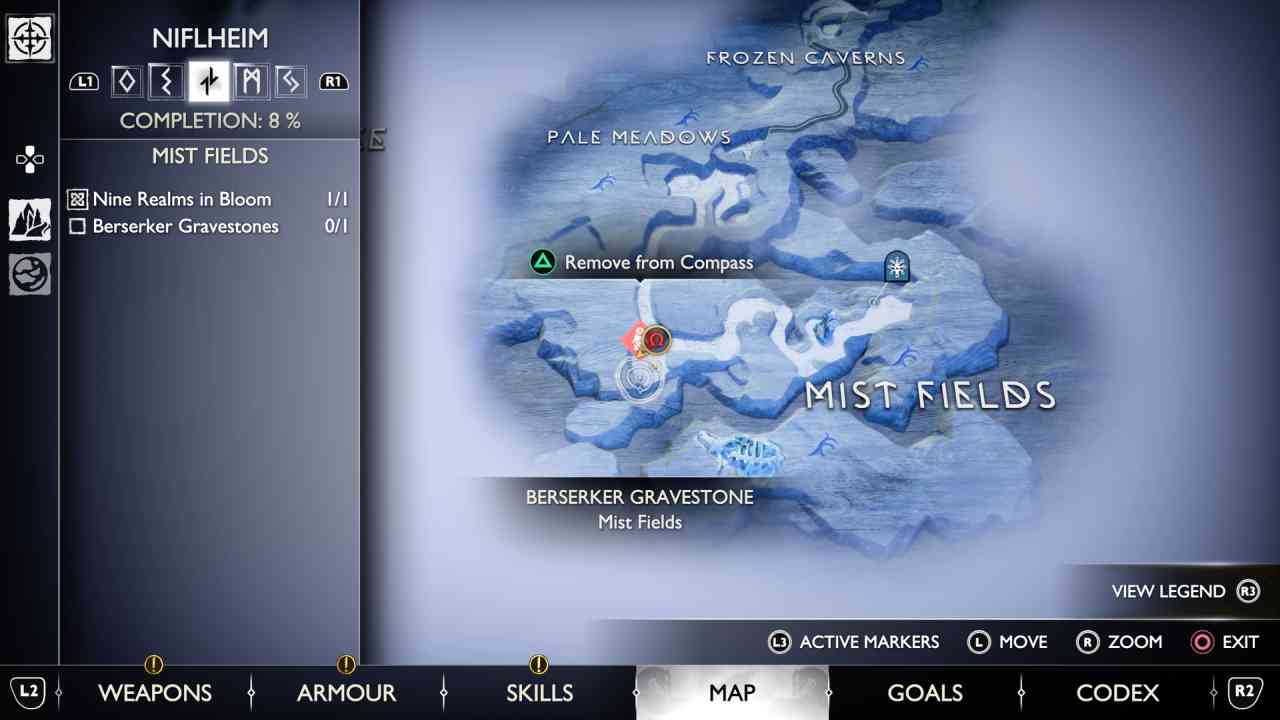Open the Codex tab
1280x720 pixels.
(1118, 692)
